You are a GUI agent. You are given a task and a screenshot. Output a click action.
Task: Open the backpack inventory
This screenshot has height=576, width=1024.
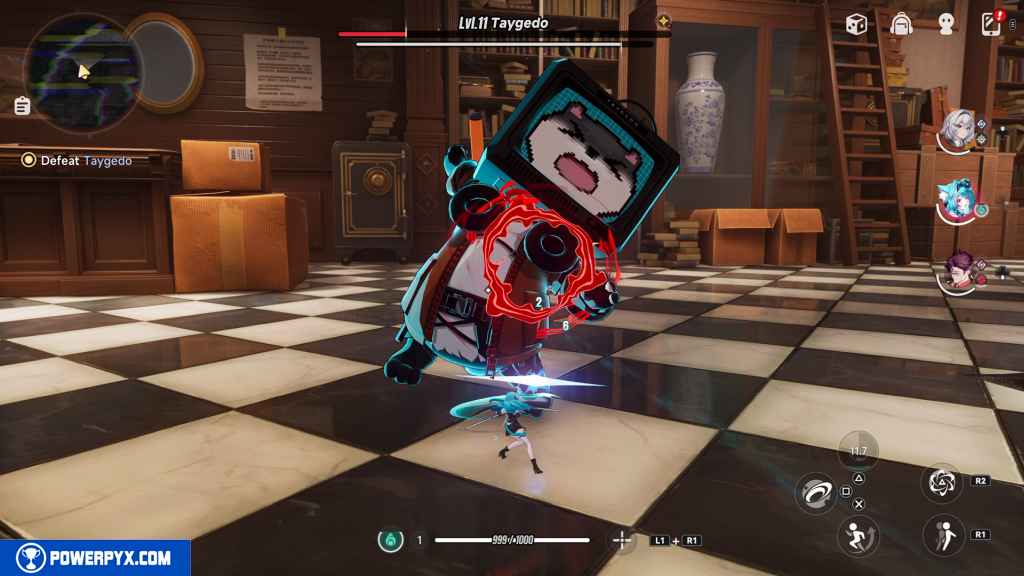(902, 24)
